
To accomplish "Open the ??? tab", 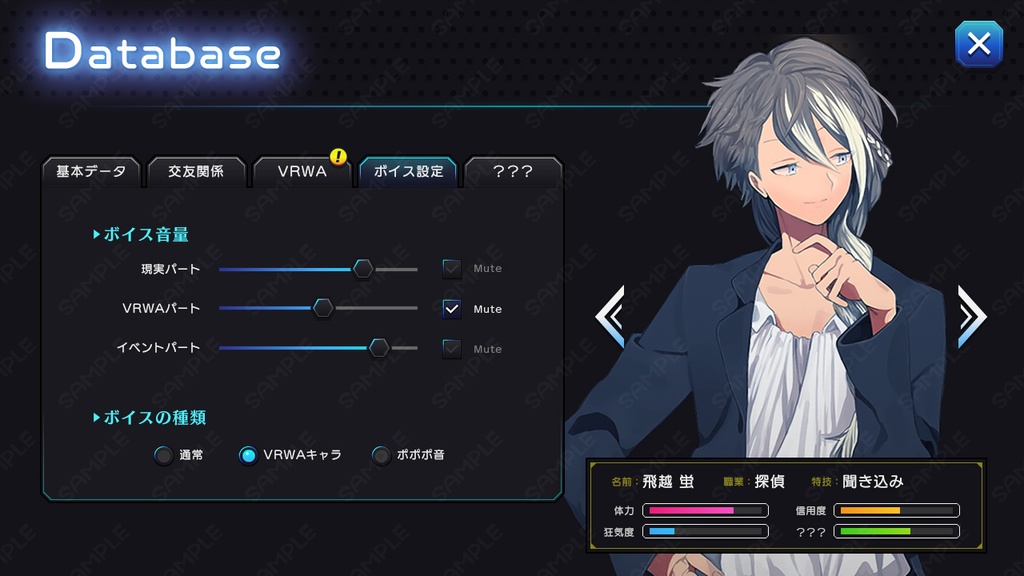I will click(x=513, y=172).
